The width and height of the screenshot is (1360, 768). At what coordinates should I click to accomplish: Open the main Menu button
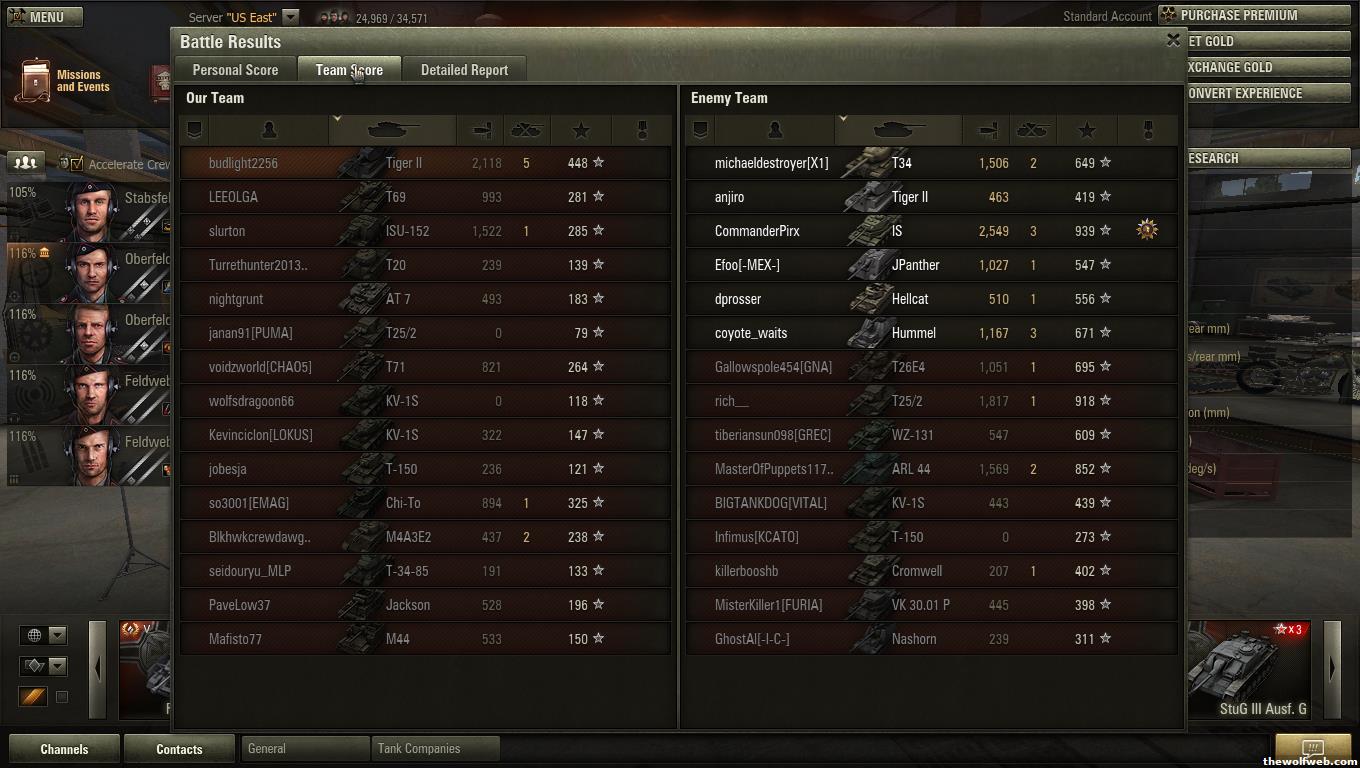pyautogui.click(x=45, y=17)
